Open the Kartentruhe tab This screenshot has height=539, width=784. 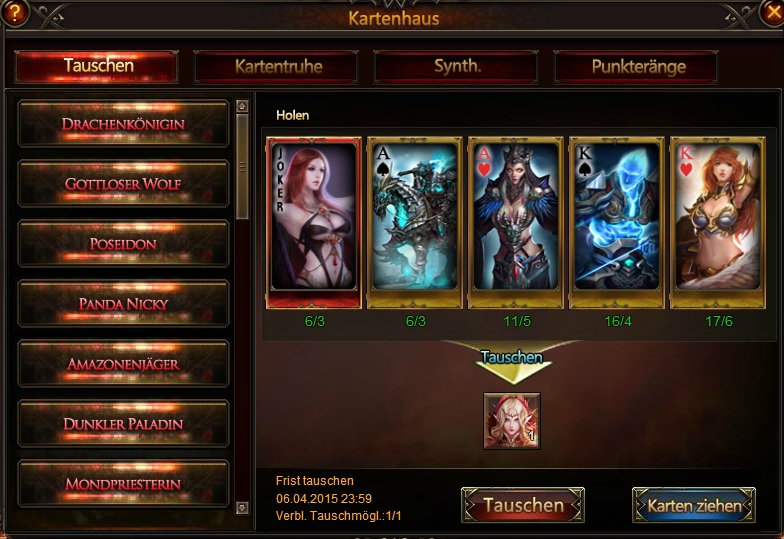(276, 67)
